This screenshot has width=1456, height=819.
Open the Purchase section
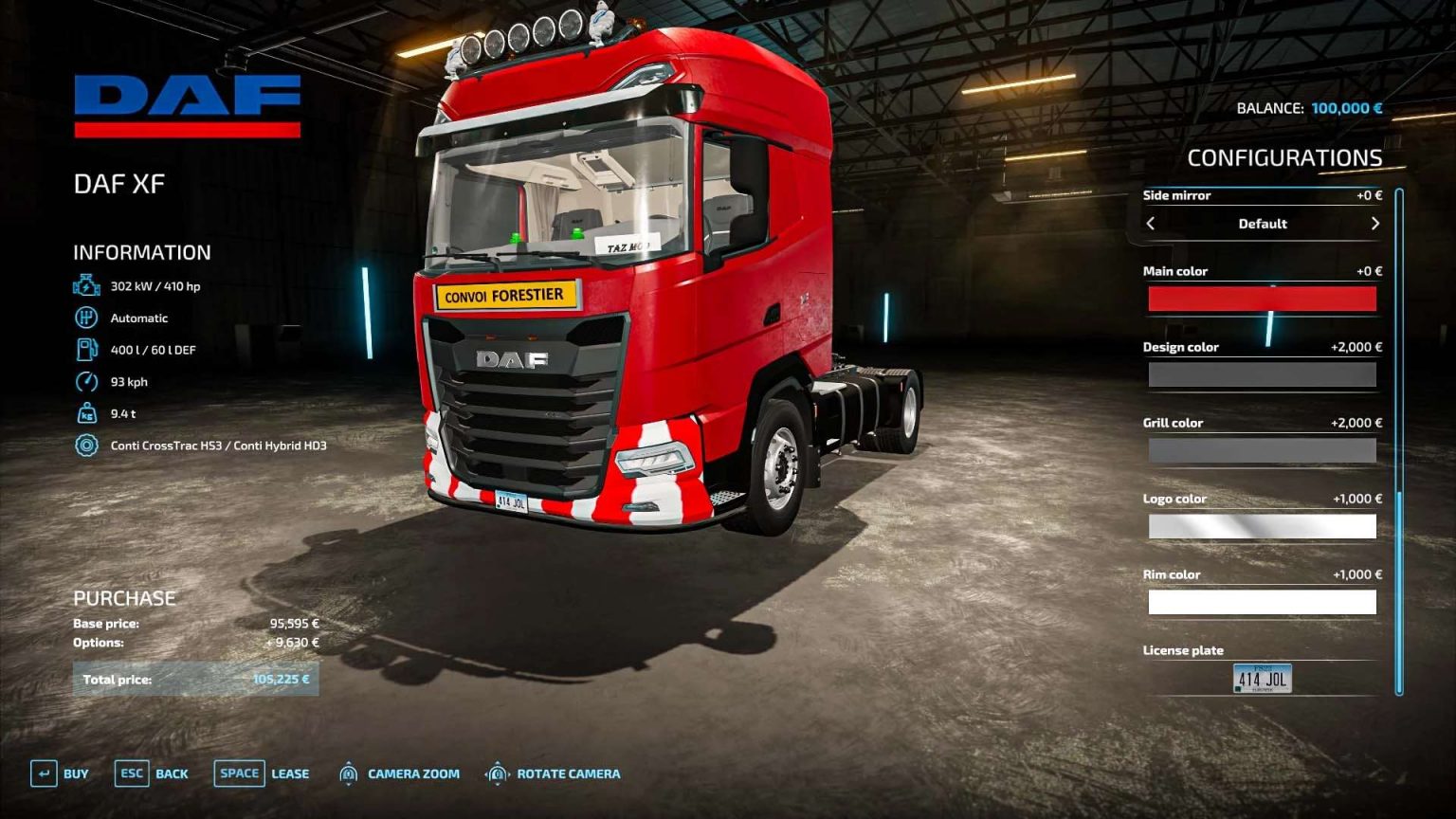(x=124, y=597)
